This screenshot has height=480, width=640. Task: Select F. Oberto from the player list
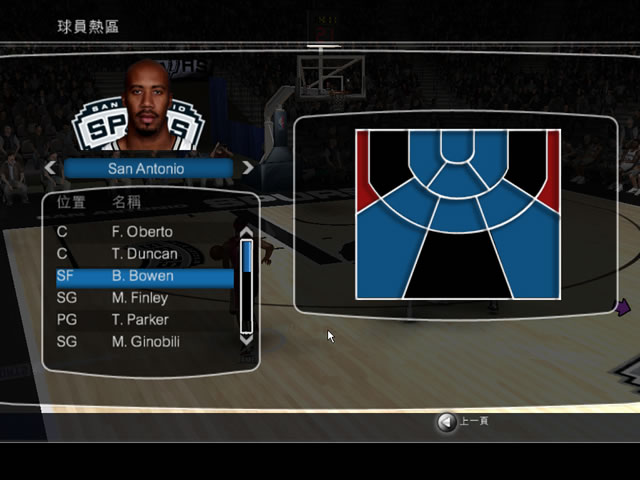[142, 232]
